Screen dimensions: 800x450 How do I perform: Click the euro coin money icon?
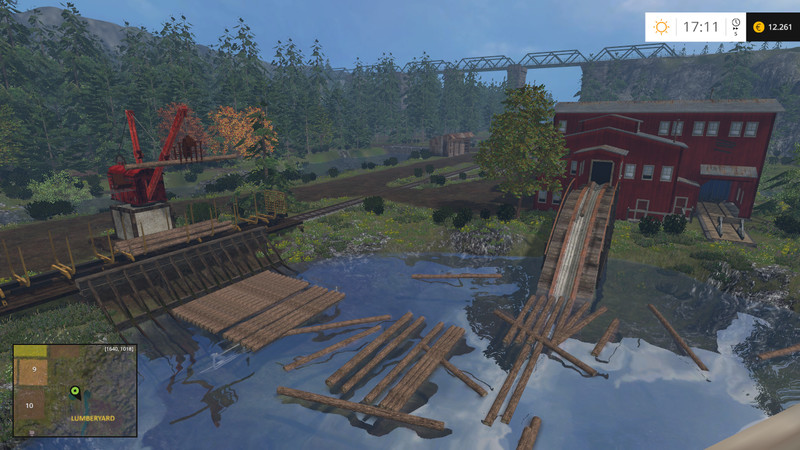[x=758, y=26]
